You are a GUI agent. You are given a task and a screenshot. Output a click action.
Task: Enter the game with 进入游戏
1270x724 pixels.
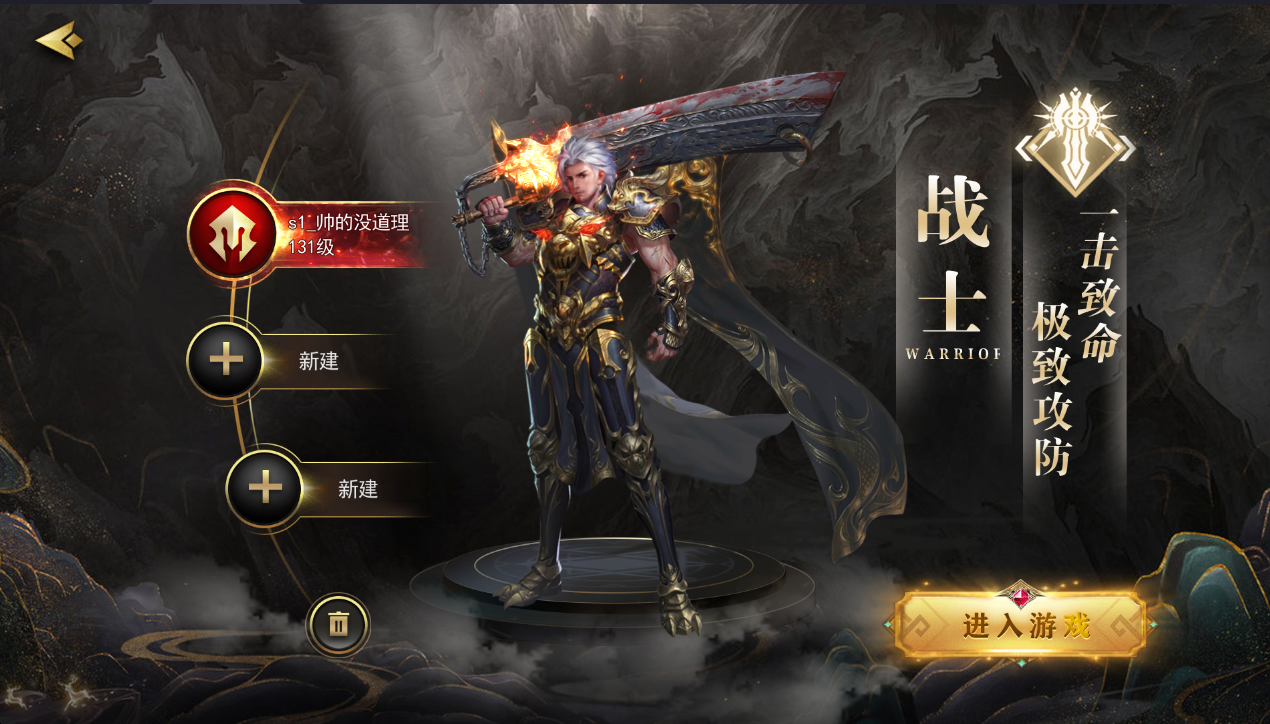[1021, 625]
